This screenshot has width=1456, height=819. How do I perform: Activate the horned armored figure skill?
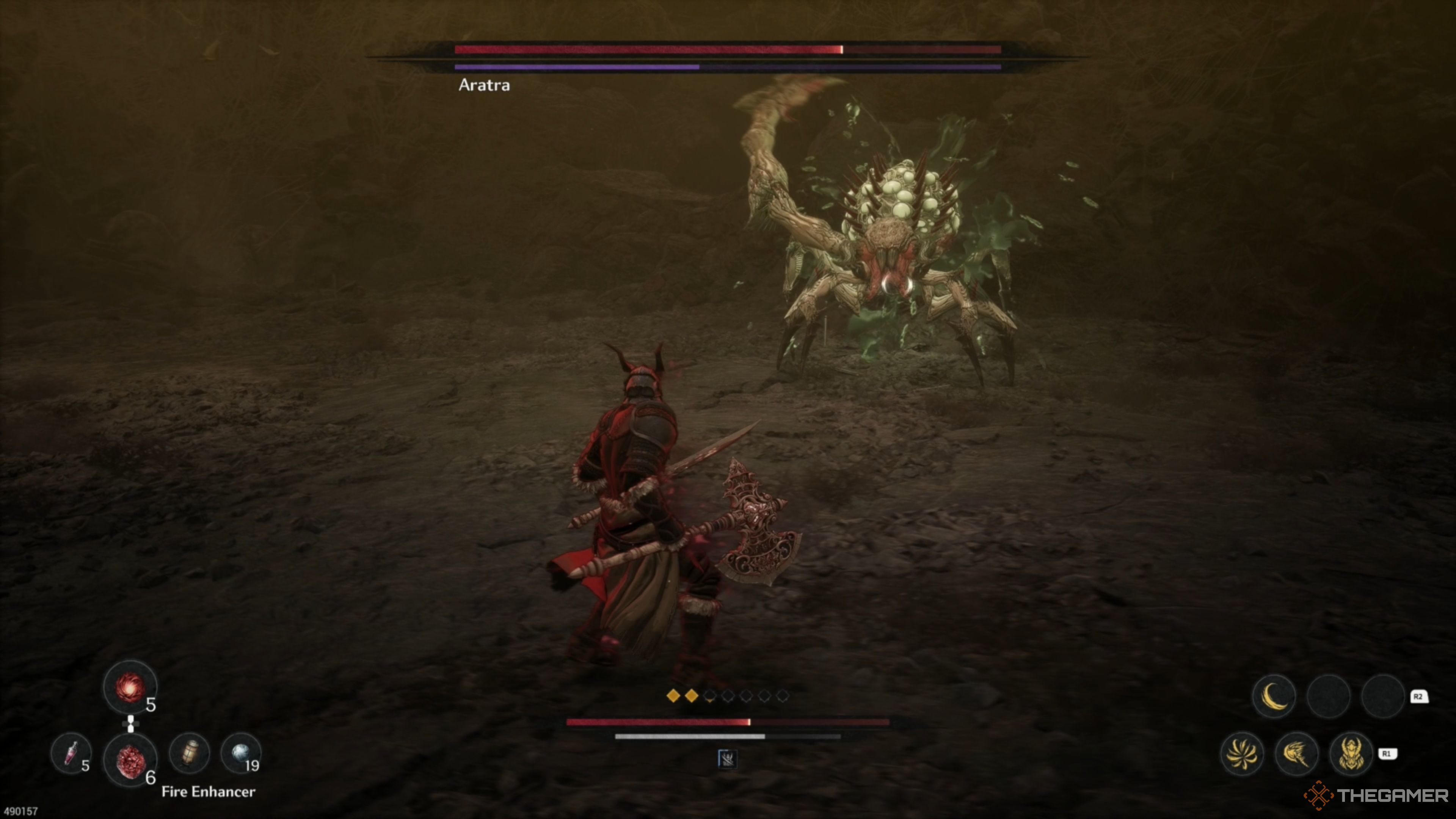click(x=1351, y=753)
